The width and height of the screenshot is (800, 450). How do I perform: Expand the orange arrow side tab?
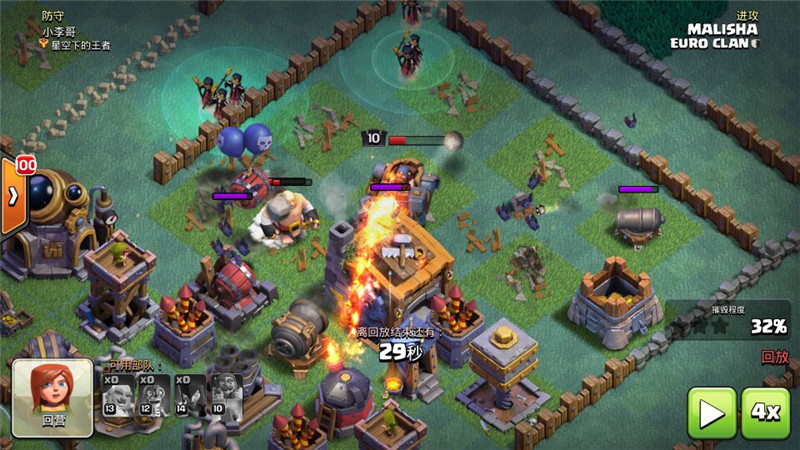13,196
